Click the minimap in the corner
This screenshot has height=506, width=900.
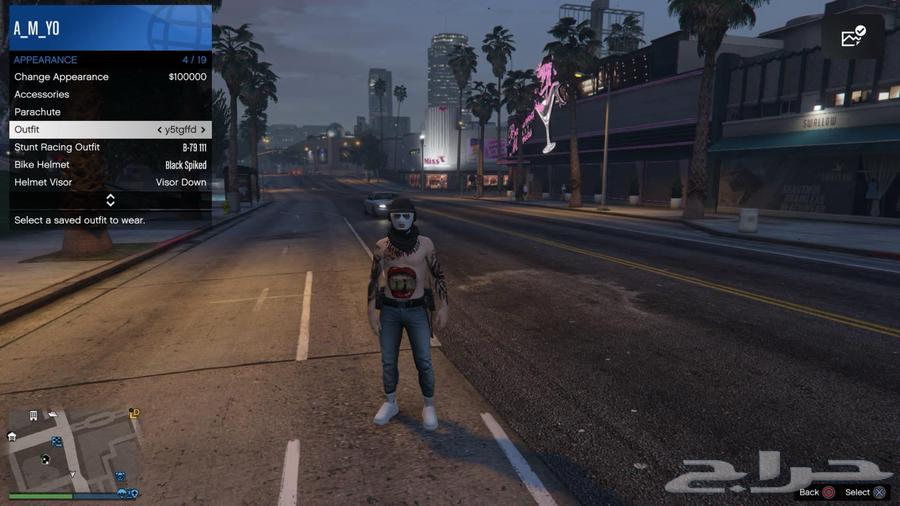point(74,448)
